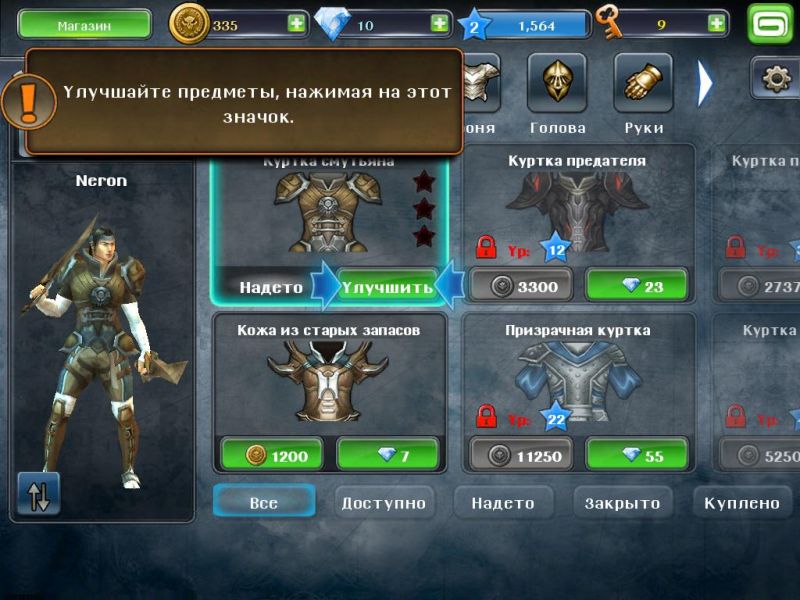This screenshot has height=600, width=800.
Task: Open the Gameloft logo menu
Action: click(771, 23)
